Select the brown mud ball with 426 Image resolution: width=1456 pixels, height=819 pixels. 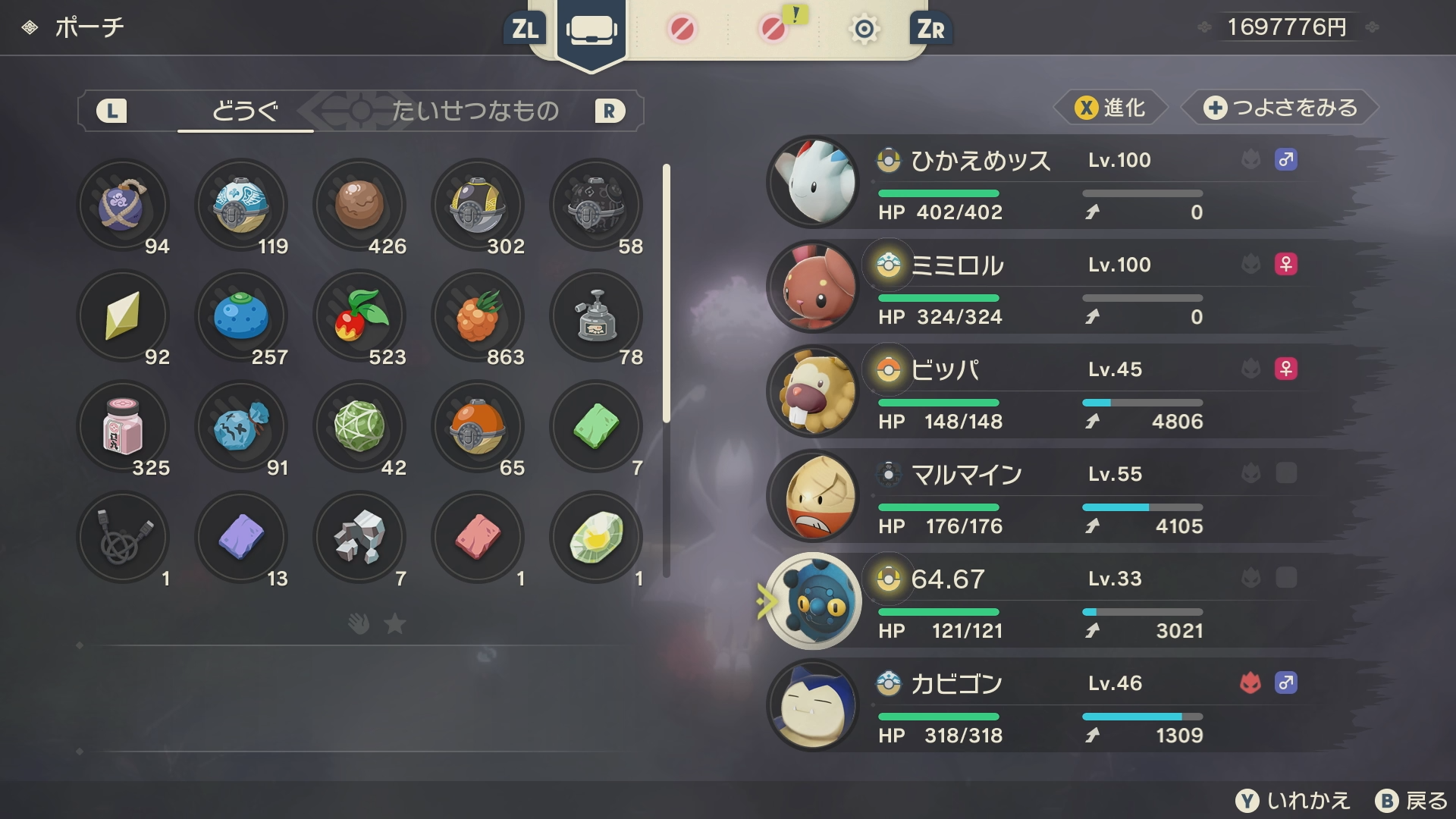click(x=359, y=205)
